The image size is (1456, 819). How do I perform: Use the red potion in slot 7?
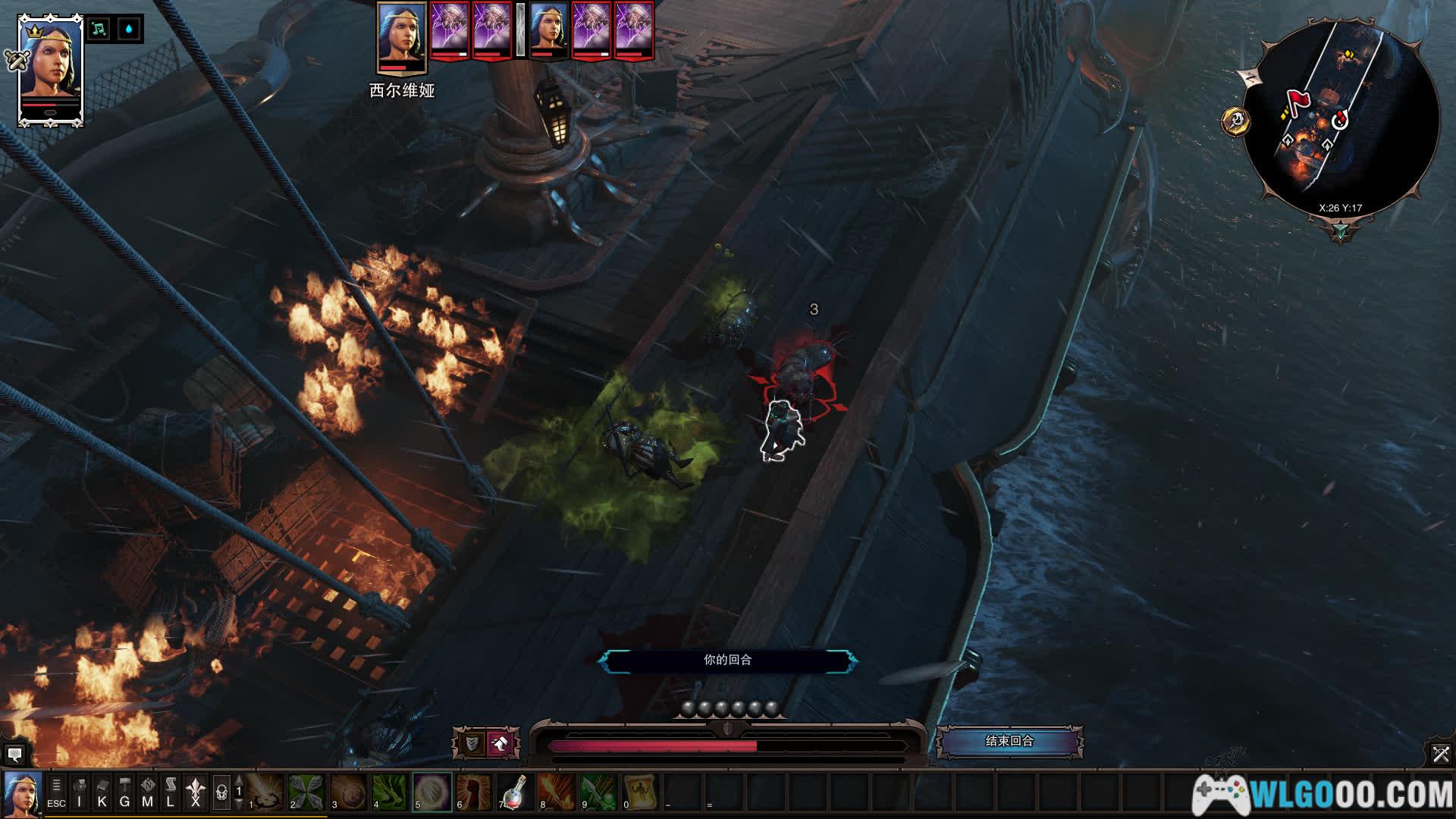click(x=516, y=792)
